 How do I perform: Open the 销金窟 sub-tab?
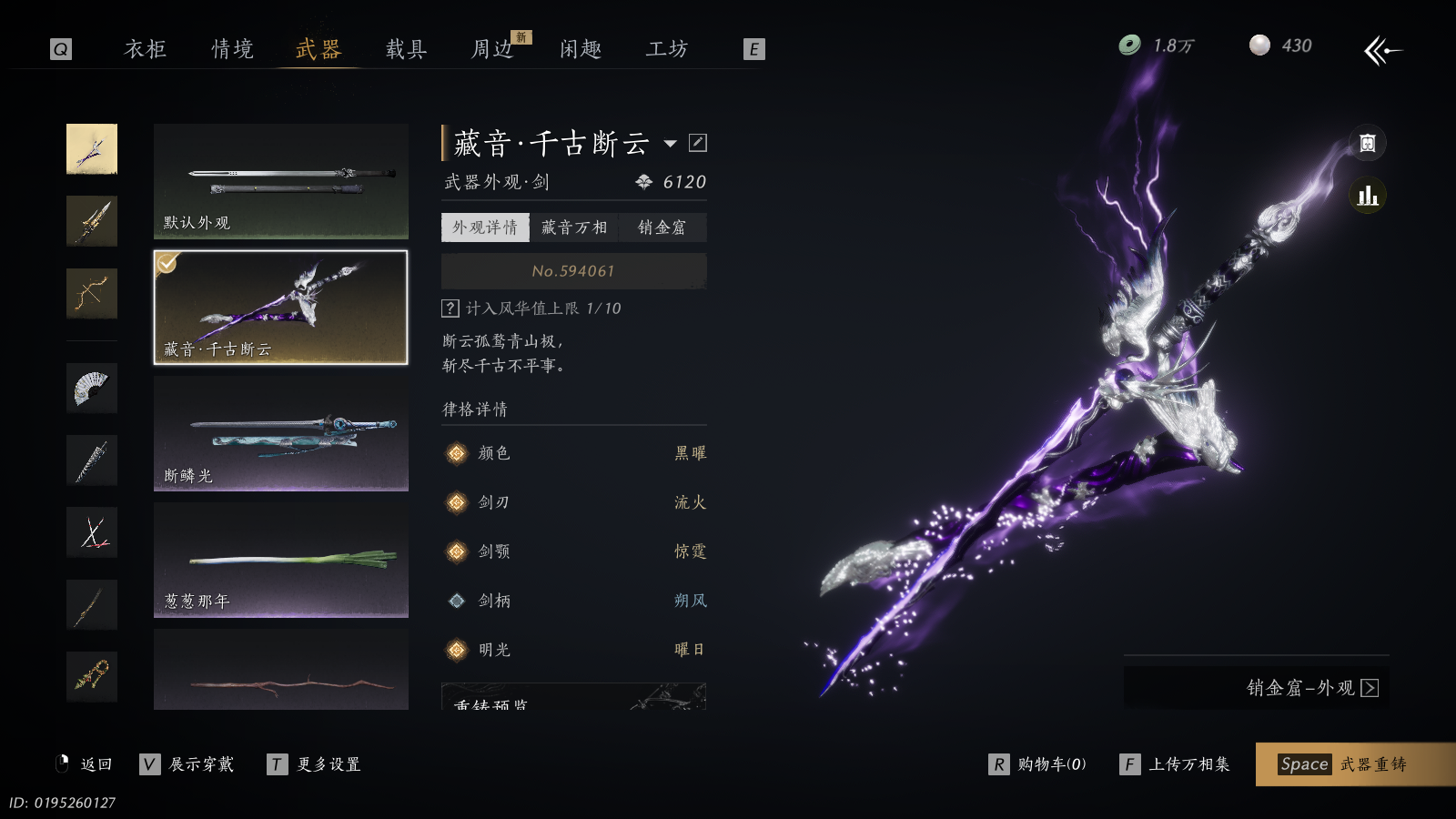662,227
